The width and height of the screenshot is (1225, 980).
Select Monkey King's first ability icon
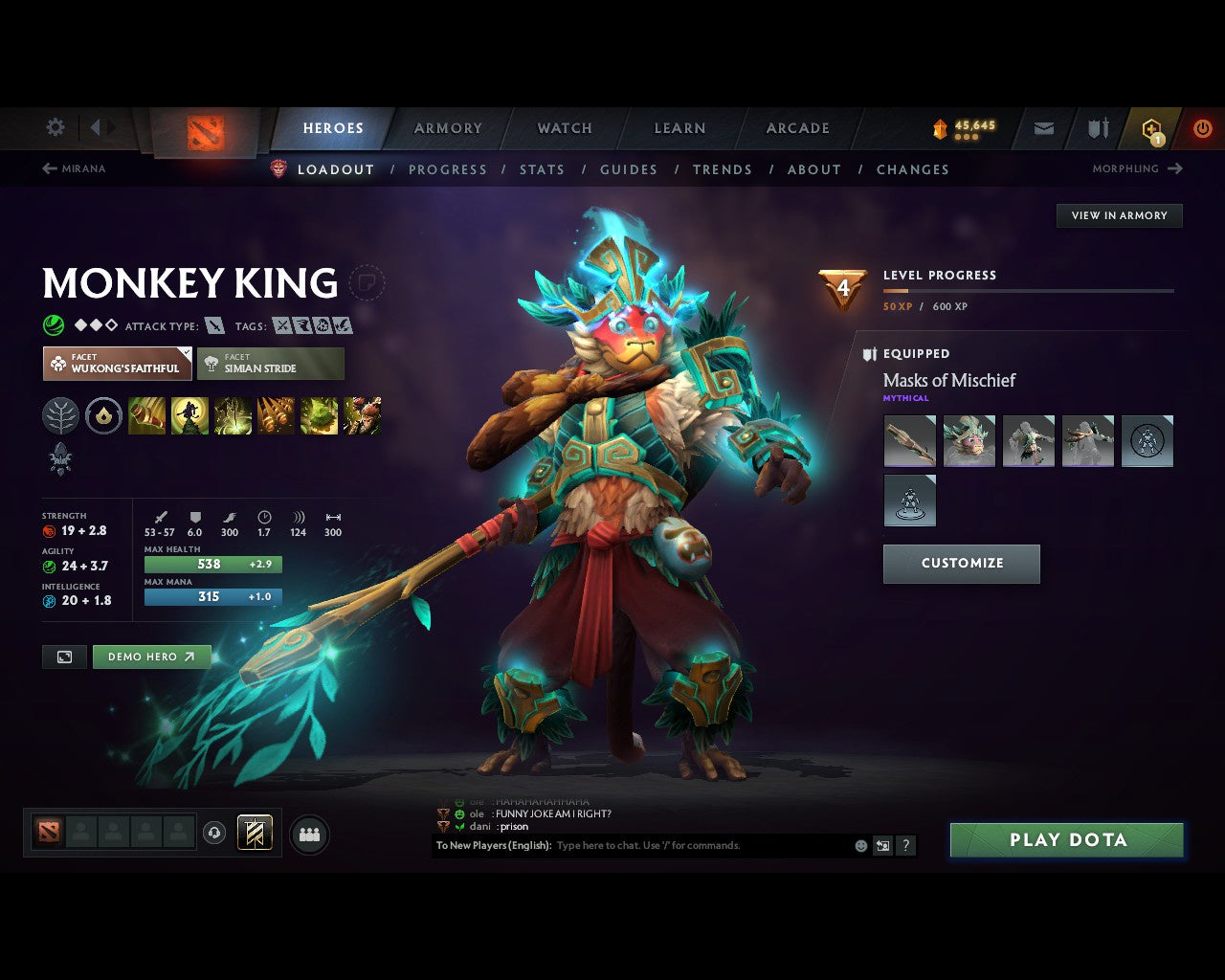click(x=148, y=416)
